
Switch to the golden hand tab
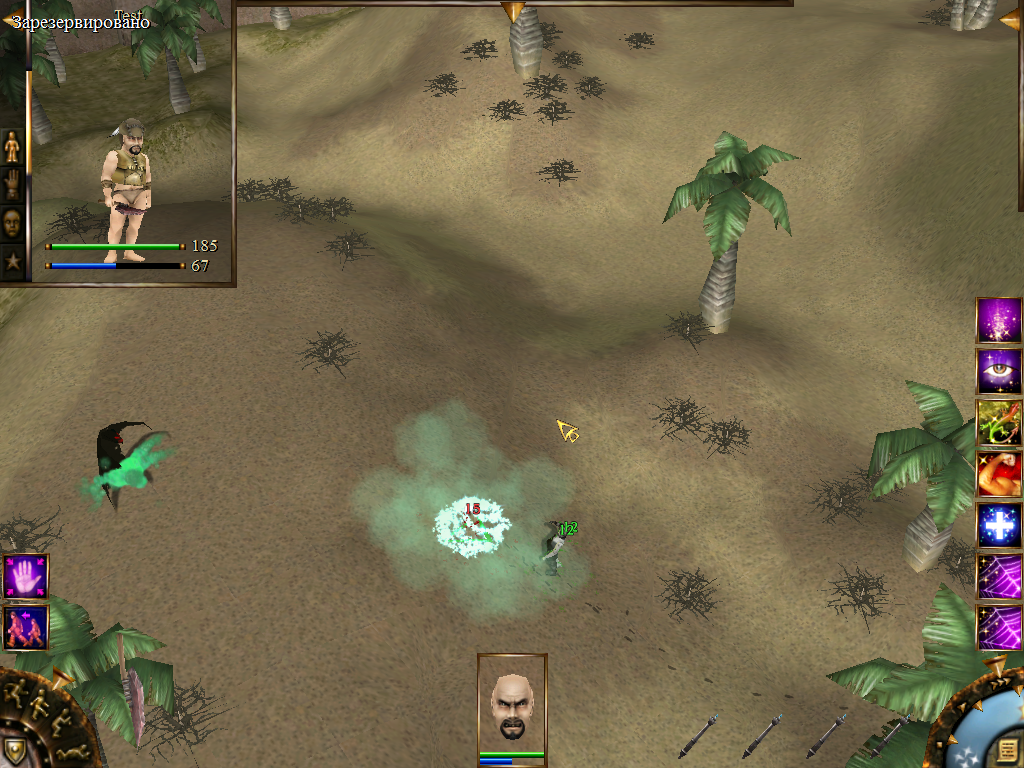coord(12,185)
